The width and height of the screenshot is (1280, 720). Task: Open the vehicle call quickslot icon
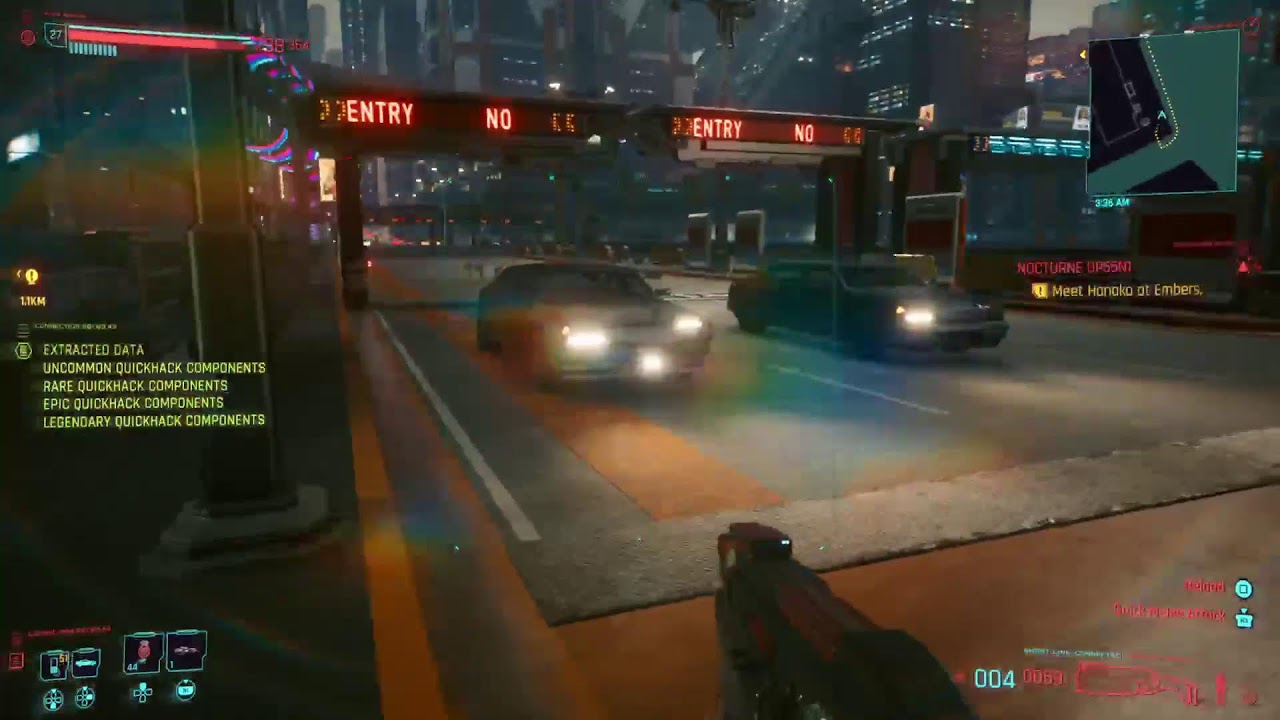(86, 661)
